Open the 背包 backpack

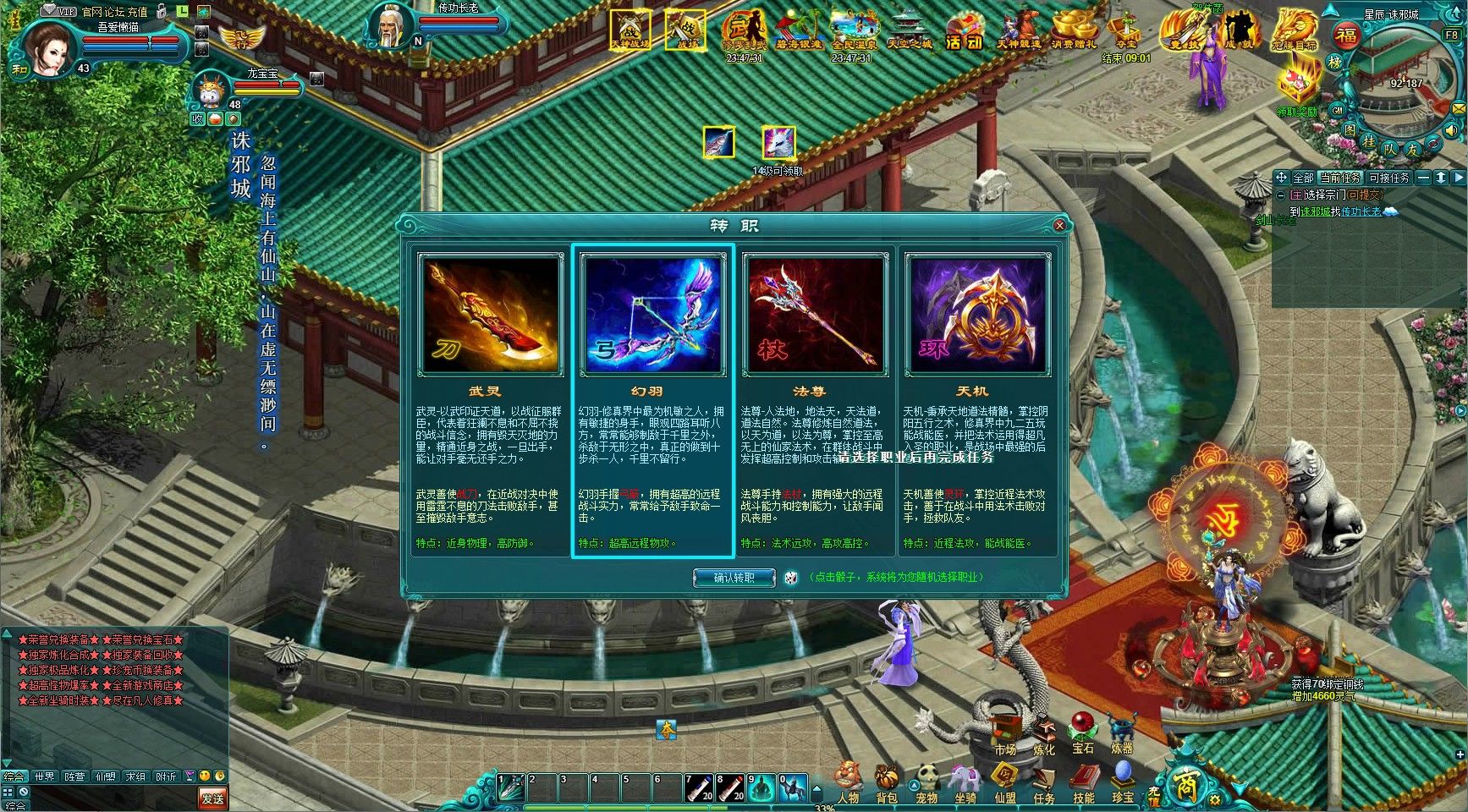pyautogui.click(x=887, y=782)
